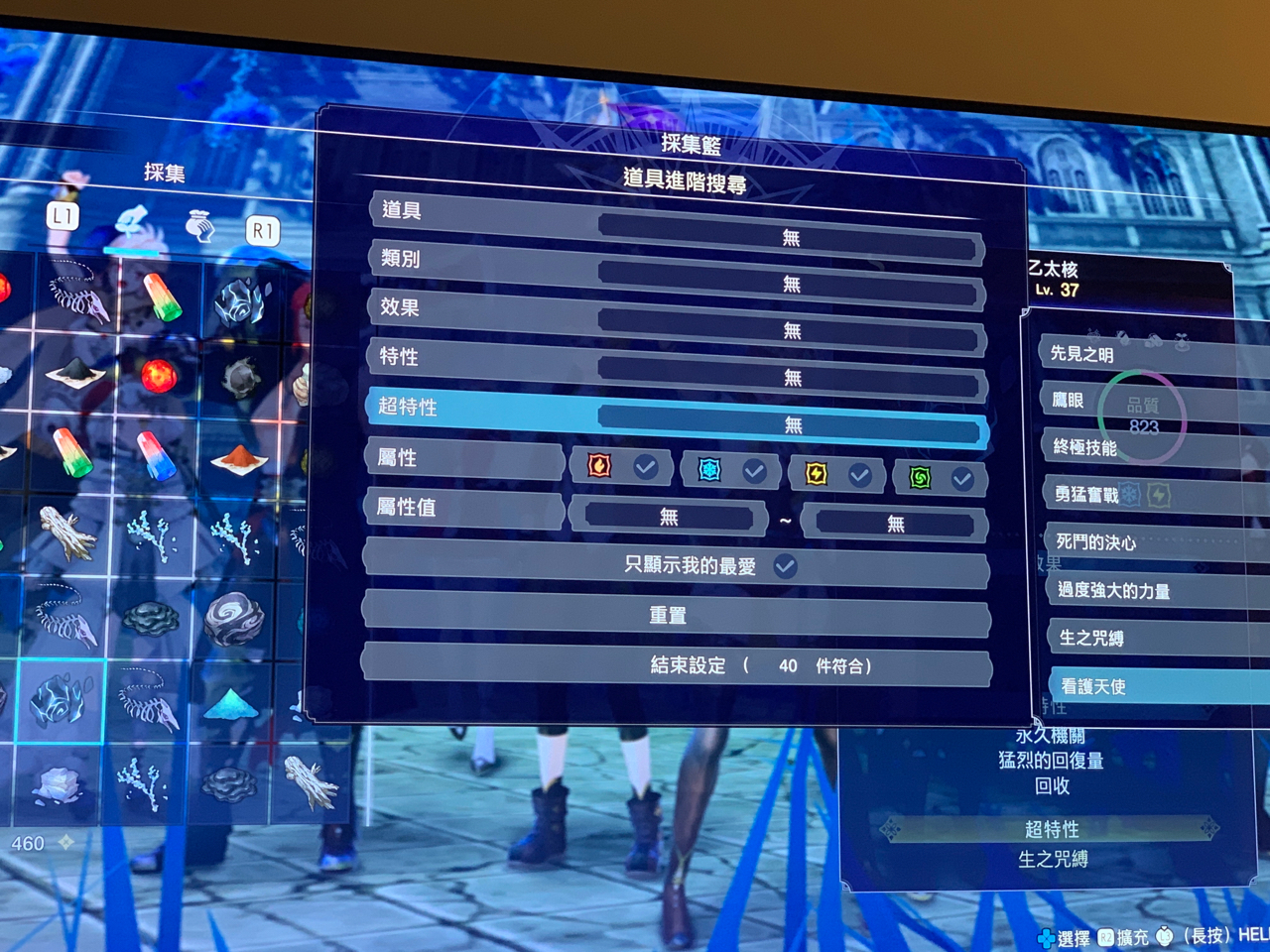Switch to the L1 tab

tap(63, 216)
